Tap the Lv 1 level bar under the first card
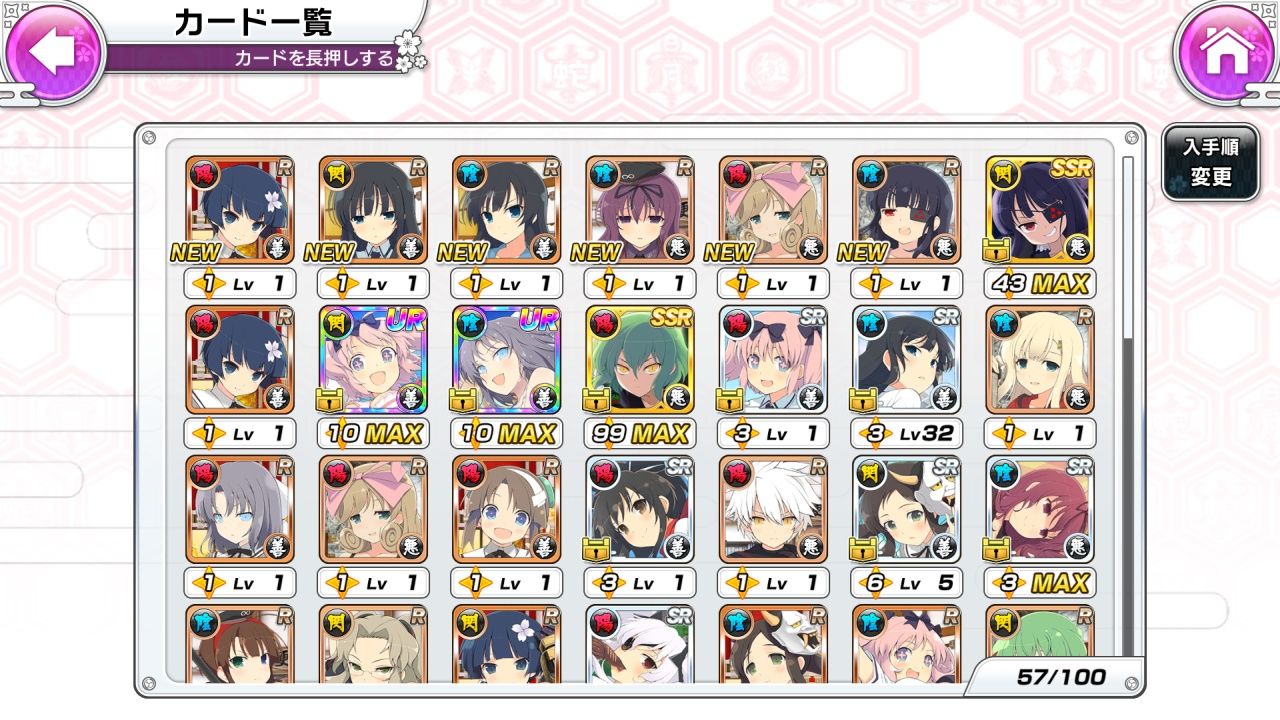 coord(240,283)
